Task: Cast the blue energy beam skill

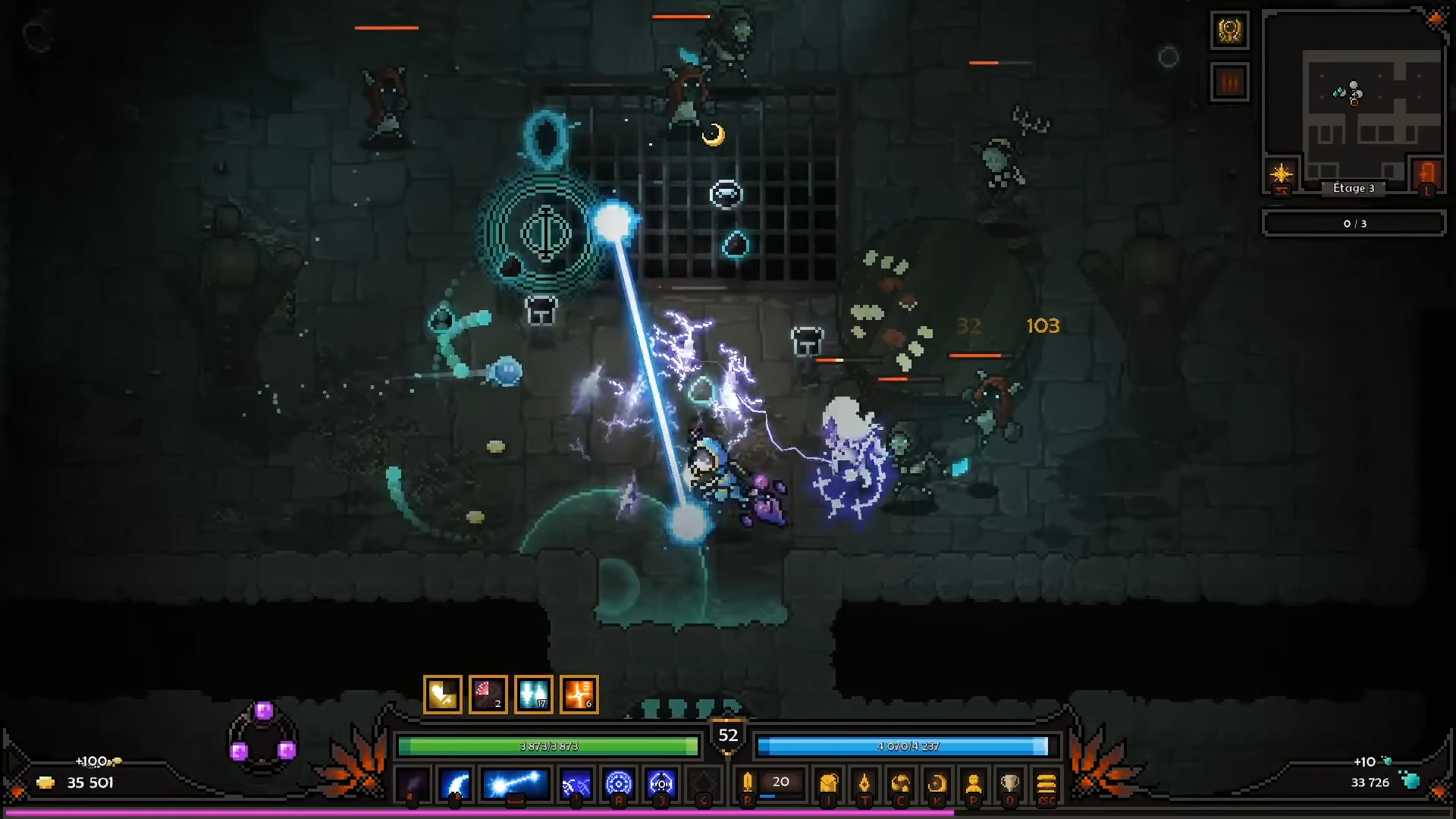Action: 516,783
